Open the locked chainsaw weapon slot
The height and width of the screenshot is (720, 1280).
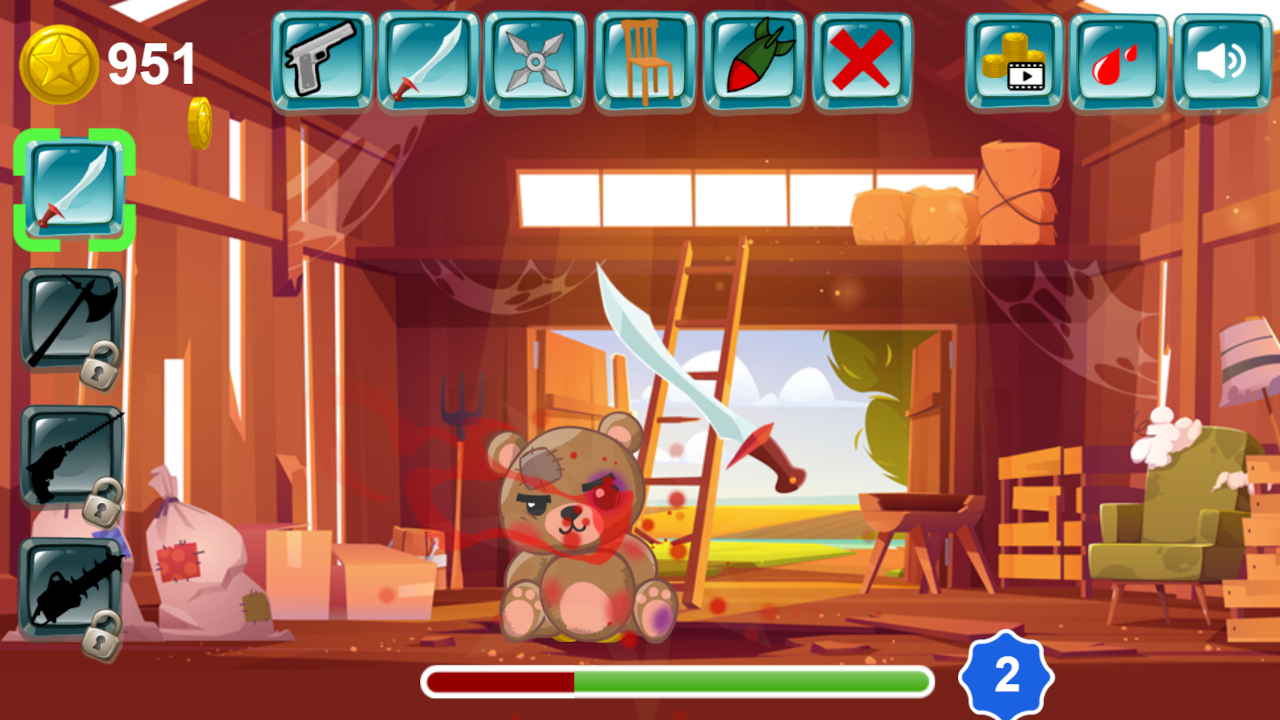pos(66,590)
